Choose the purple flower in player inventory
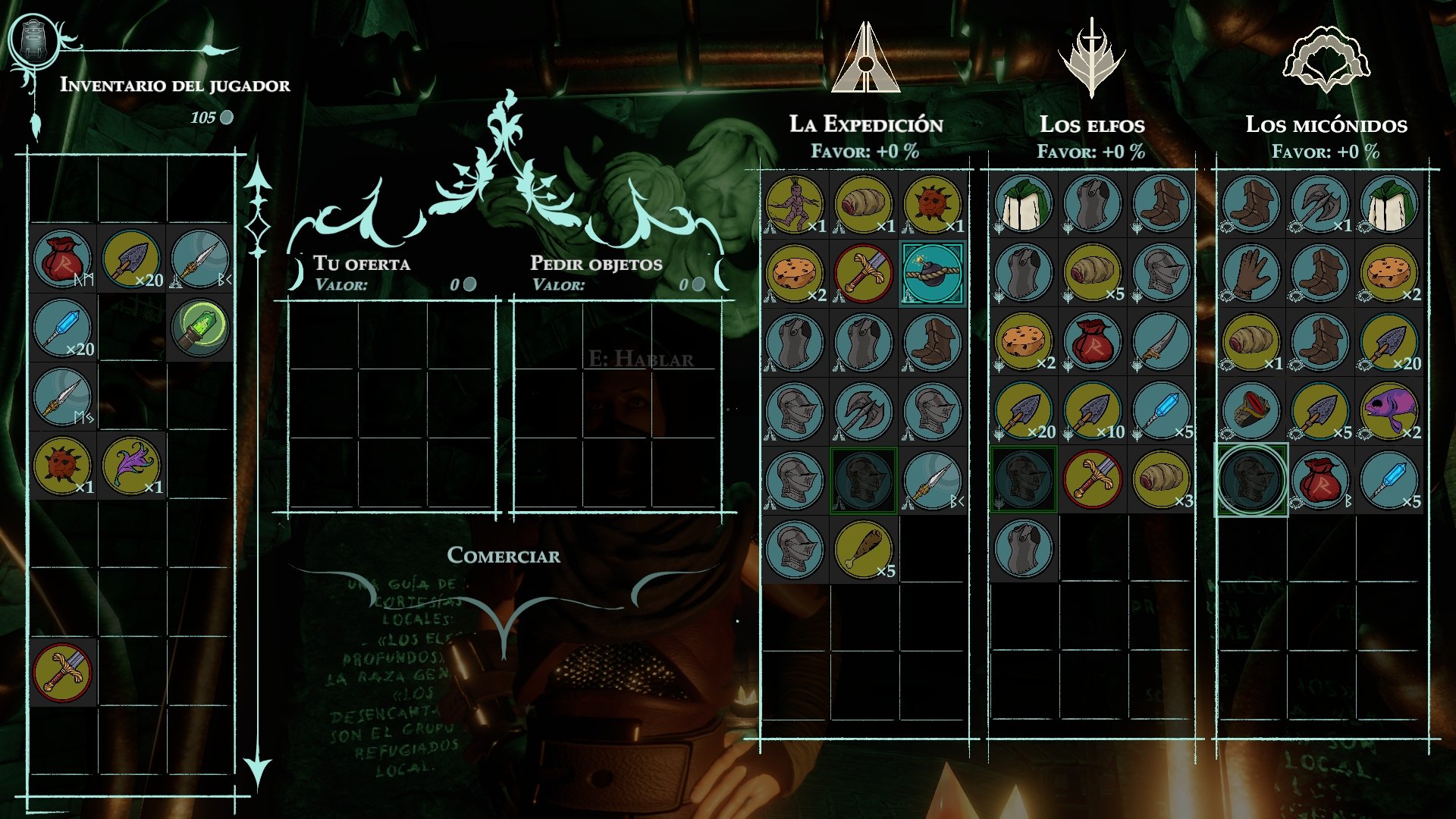 point(131,466)
